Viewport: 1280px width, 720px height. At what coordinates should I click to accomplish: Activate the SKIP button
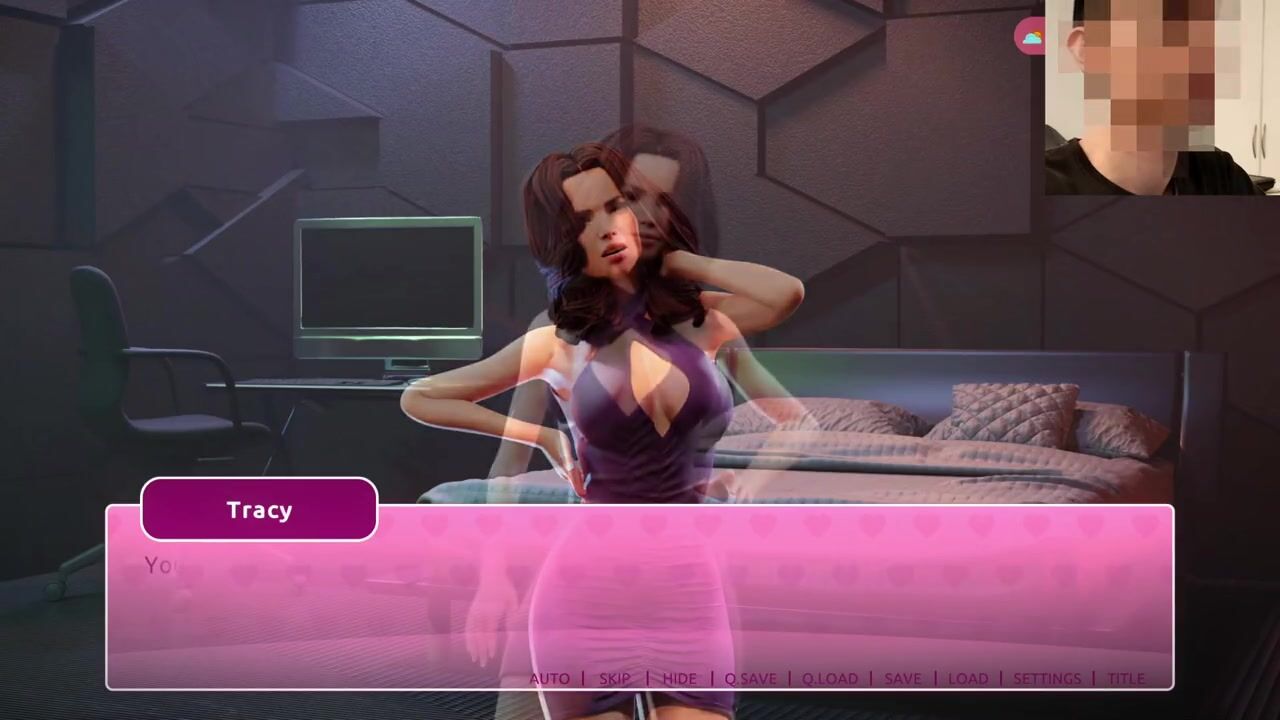click(x=615, y=678)
